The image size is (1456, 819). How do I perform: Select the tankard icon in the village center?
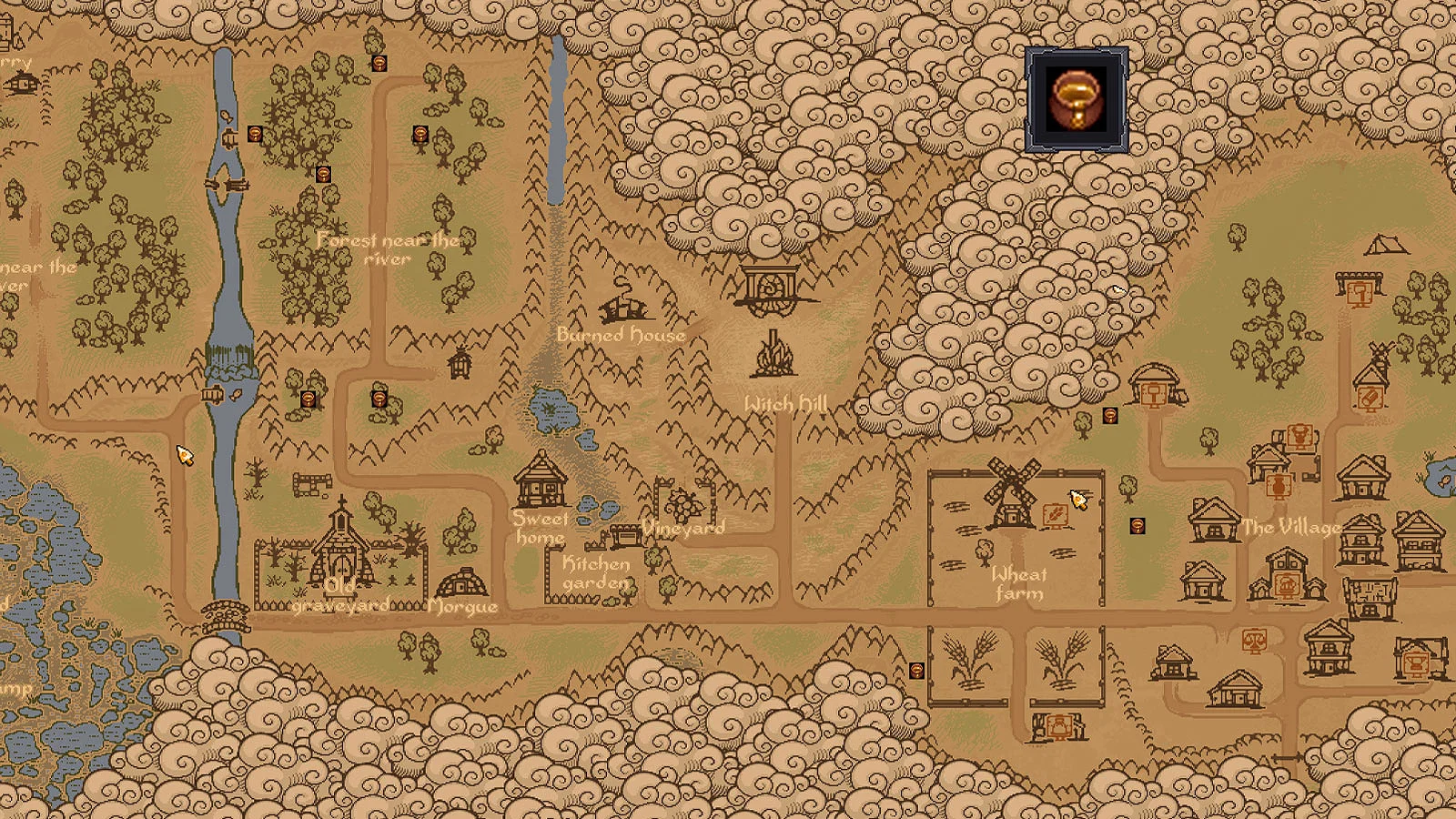click(1287, 586)
